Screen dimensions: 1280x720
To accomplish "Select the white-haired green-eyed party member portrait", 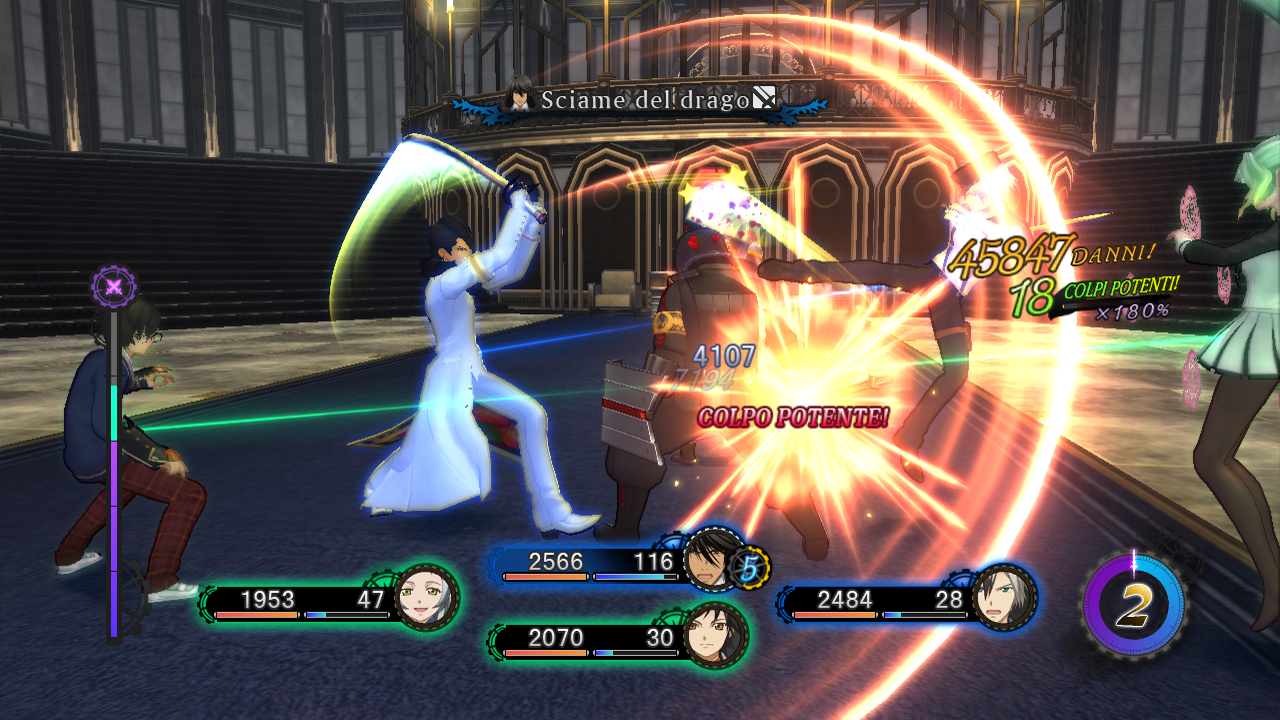I will pyautogui.click(x=426, y=598).
